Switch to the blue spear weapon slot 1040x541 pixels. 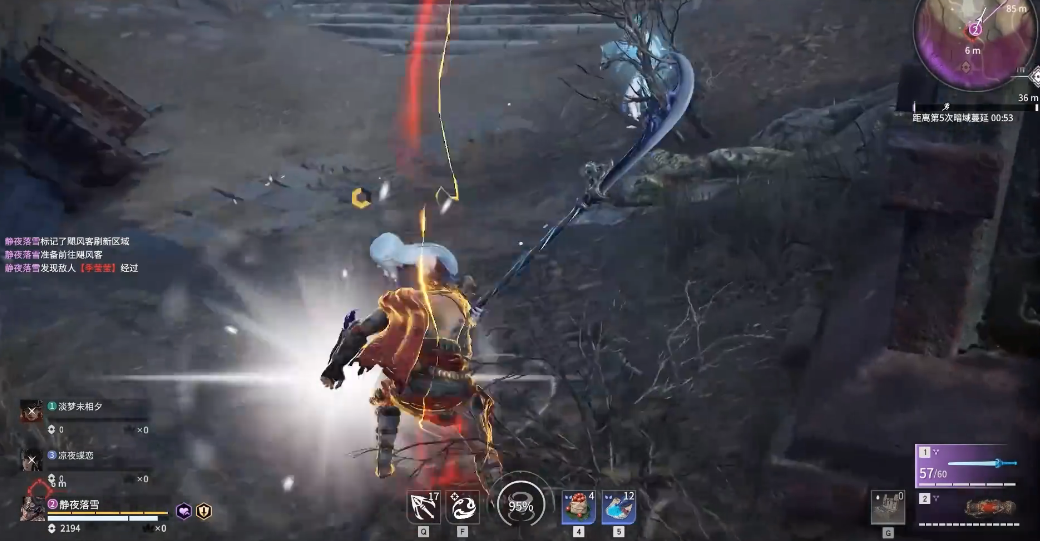[967, 466]
